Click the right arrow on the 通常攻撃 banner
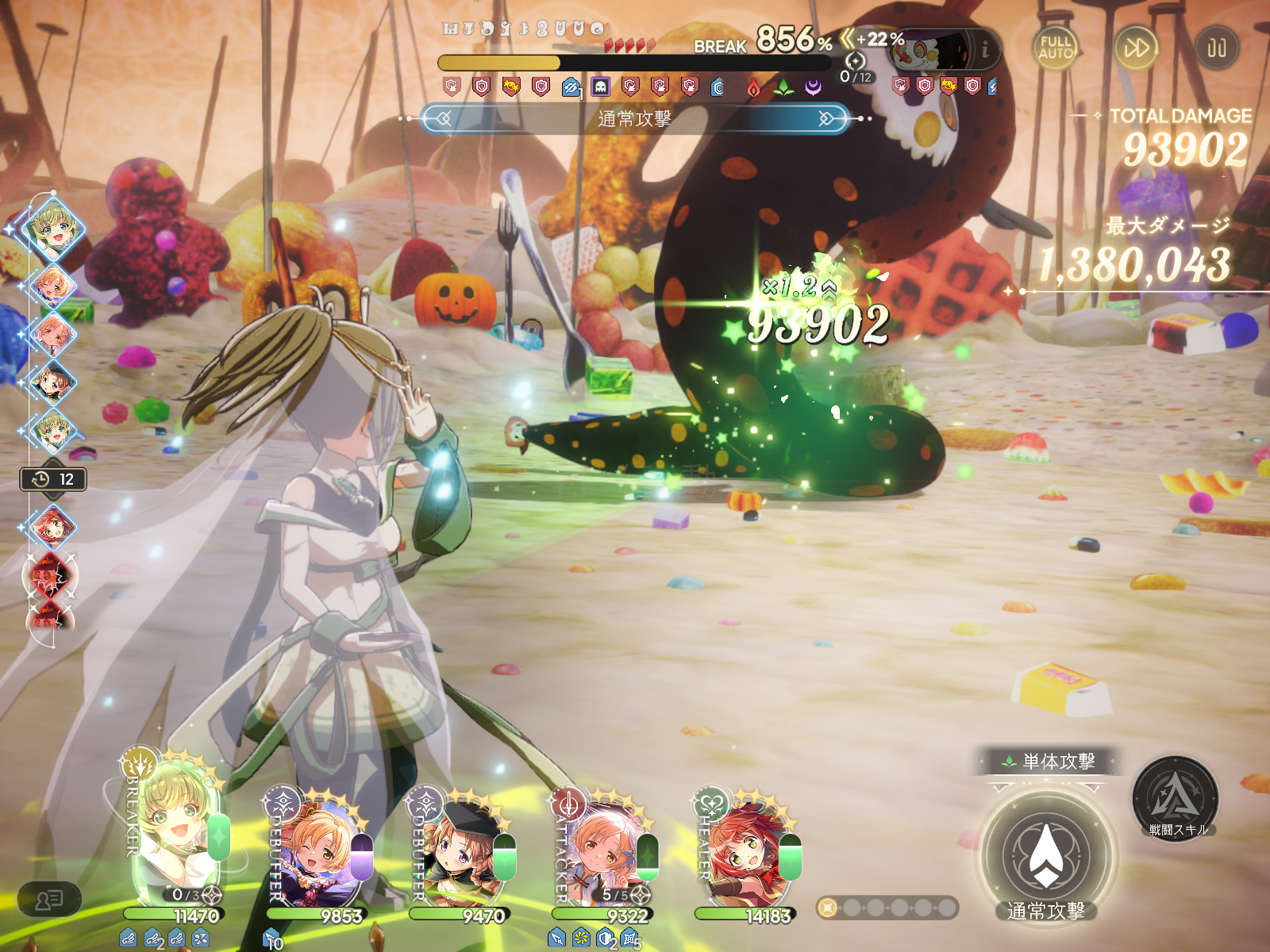Image resolution: width=1270 pixels, height=952 pixels. (x=826, y=119)
